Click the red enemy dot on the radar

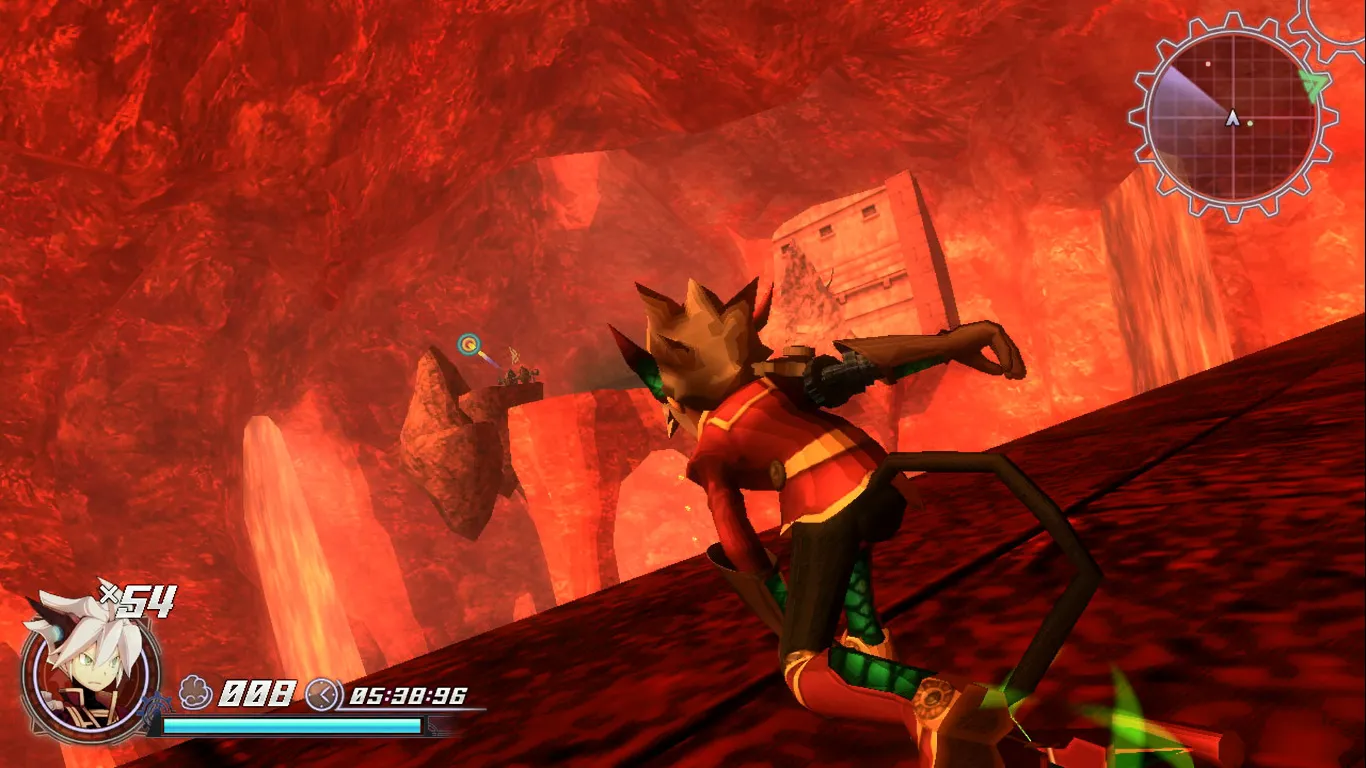click(1207, 63)
